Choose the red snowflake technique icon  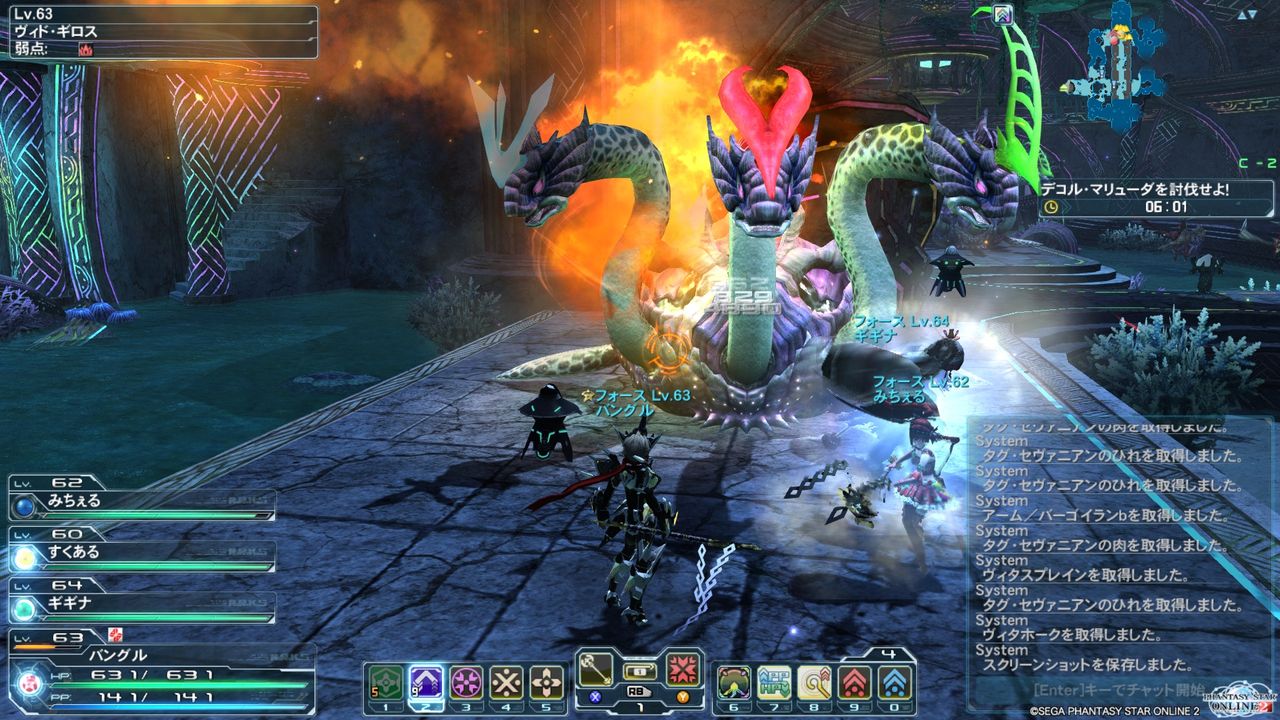click(x=684, y=669)
